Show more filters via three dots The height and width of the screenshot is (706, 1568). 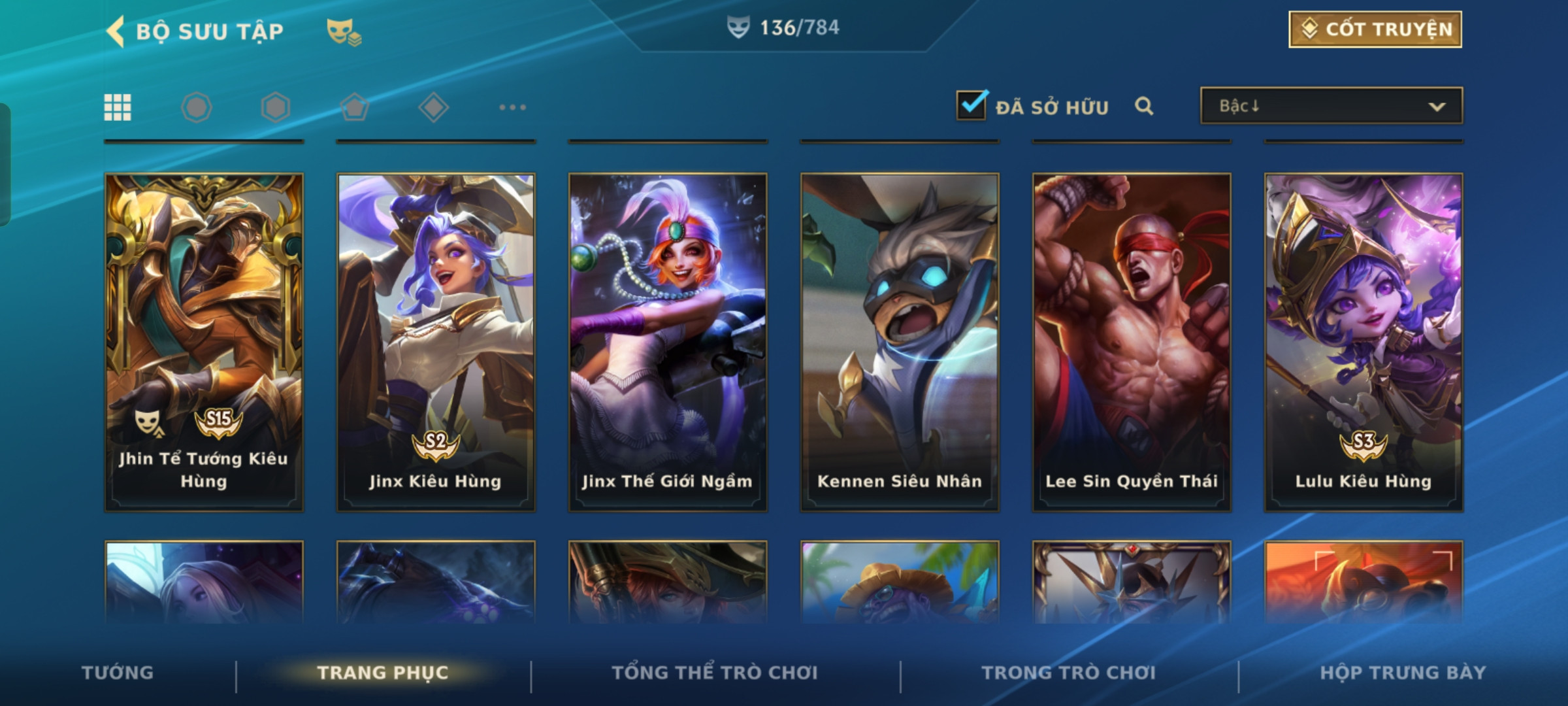tap(512, 107)
